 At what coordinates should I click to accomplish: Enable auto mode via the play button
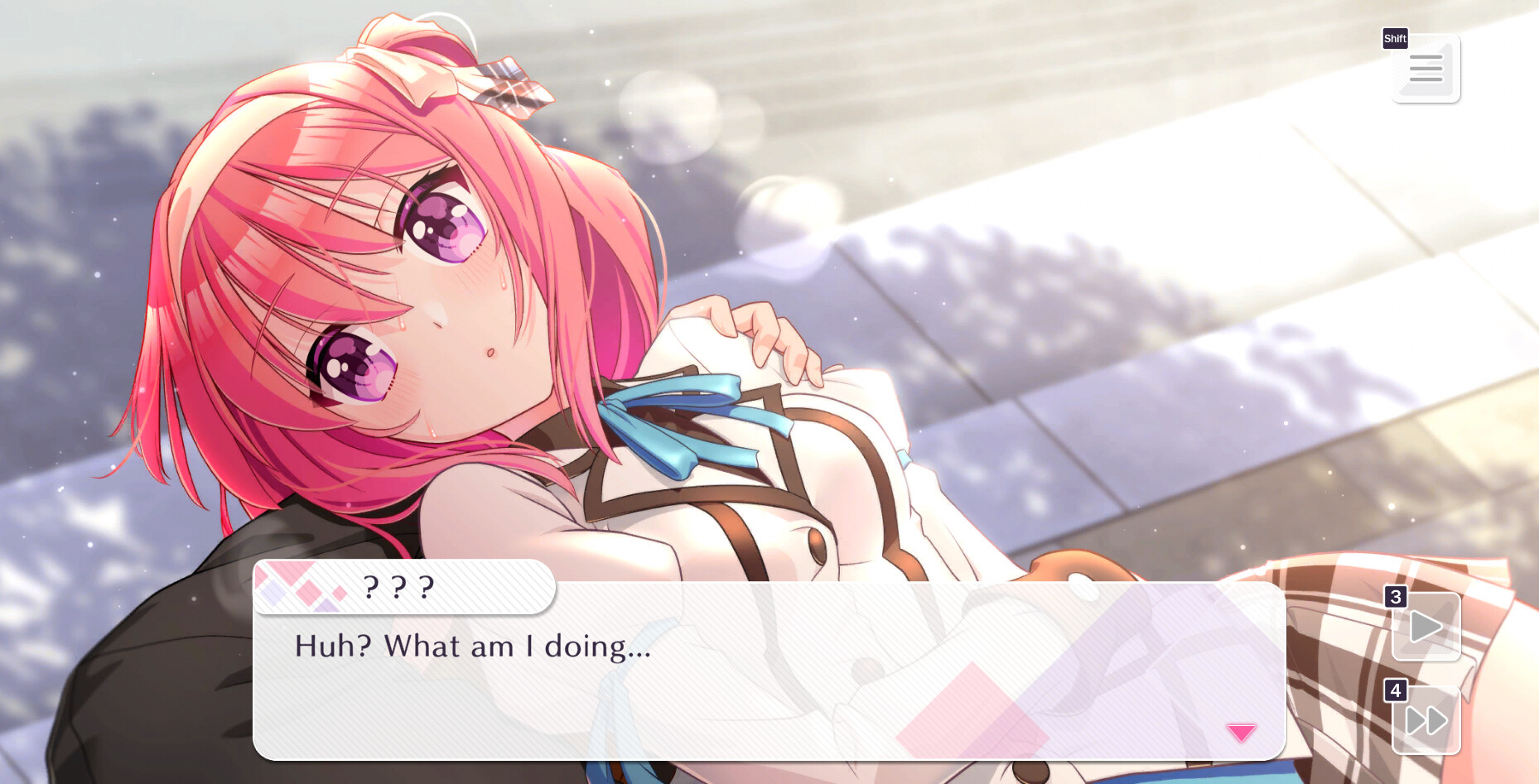click(1426, 626)
